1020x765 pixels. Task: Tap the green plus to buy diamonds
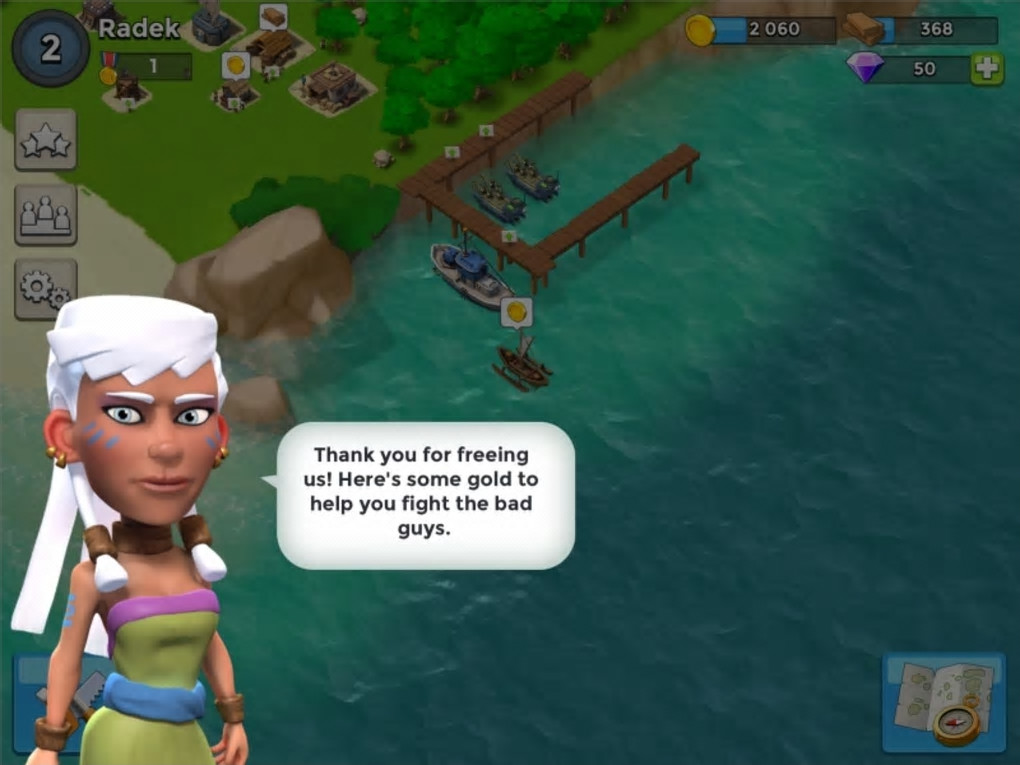coord(987,69)
